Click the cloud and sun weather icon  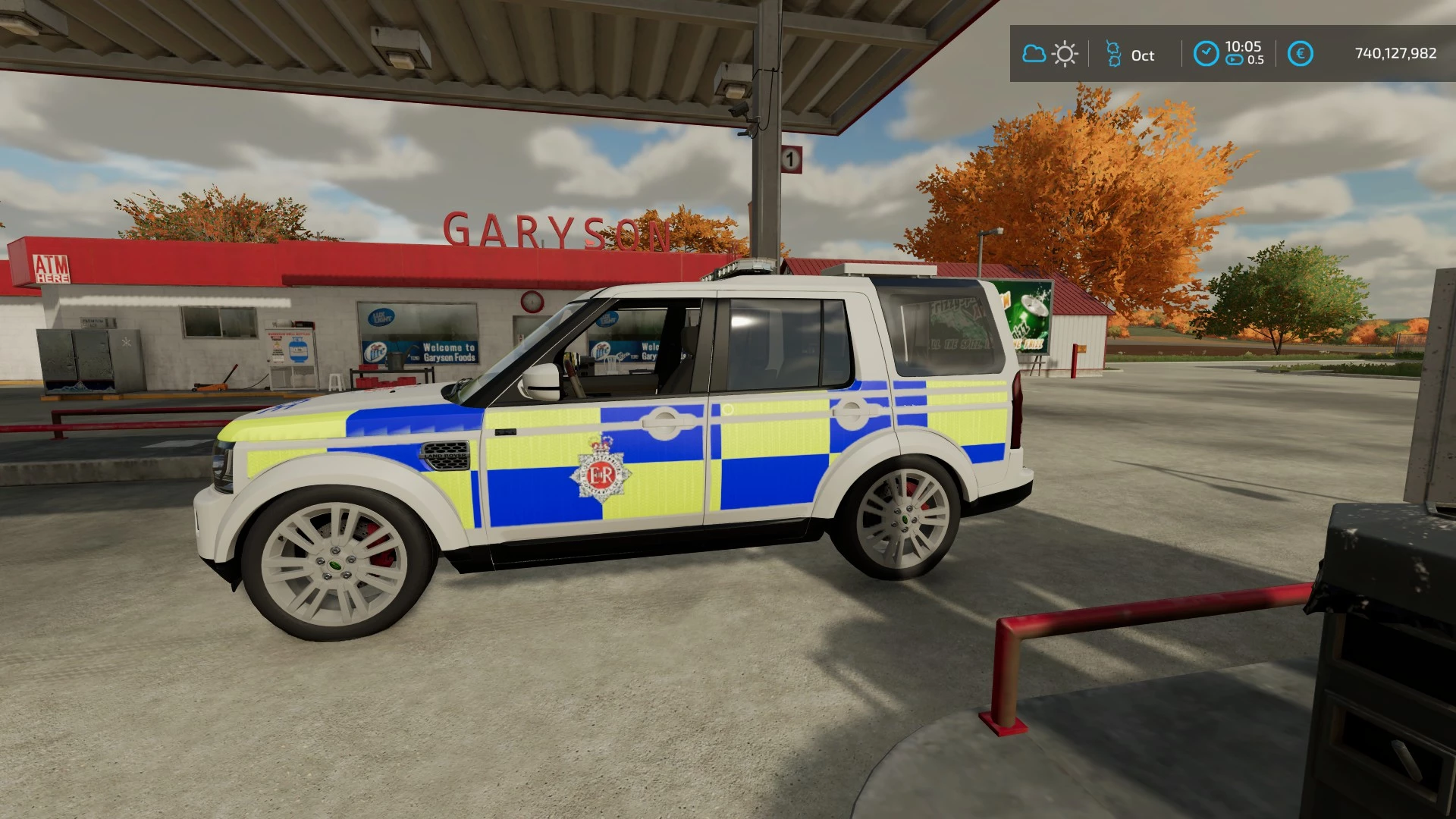pyautogui.click(x=1050, y=54)
